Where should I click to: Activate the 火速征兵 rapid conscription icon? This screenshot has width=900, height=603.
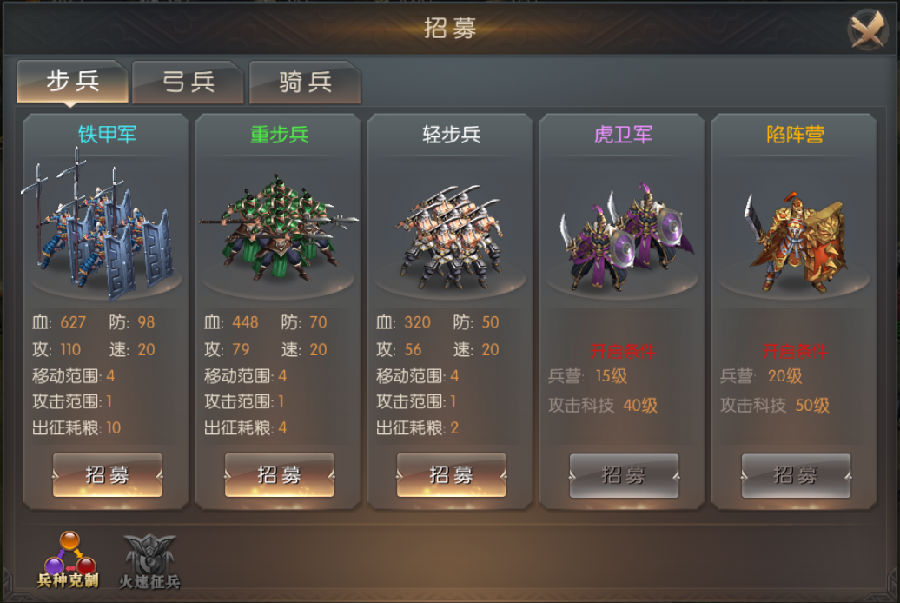click(x=150, y=559)
